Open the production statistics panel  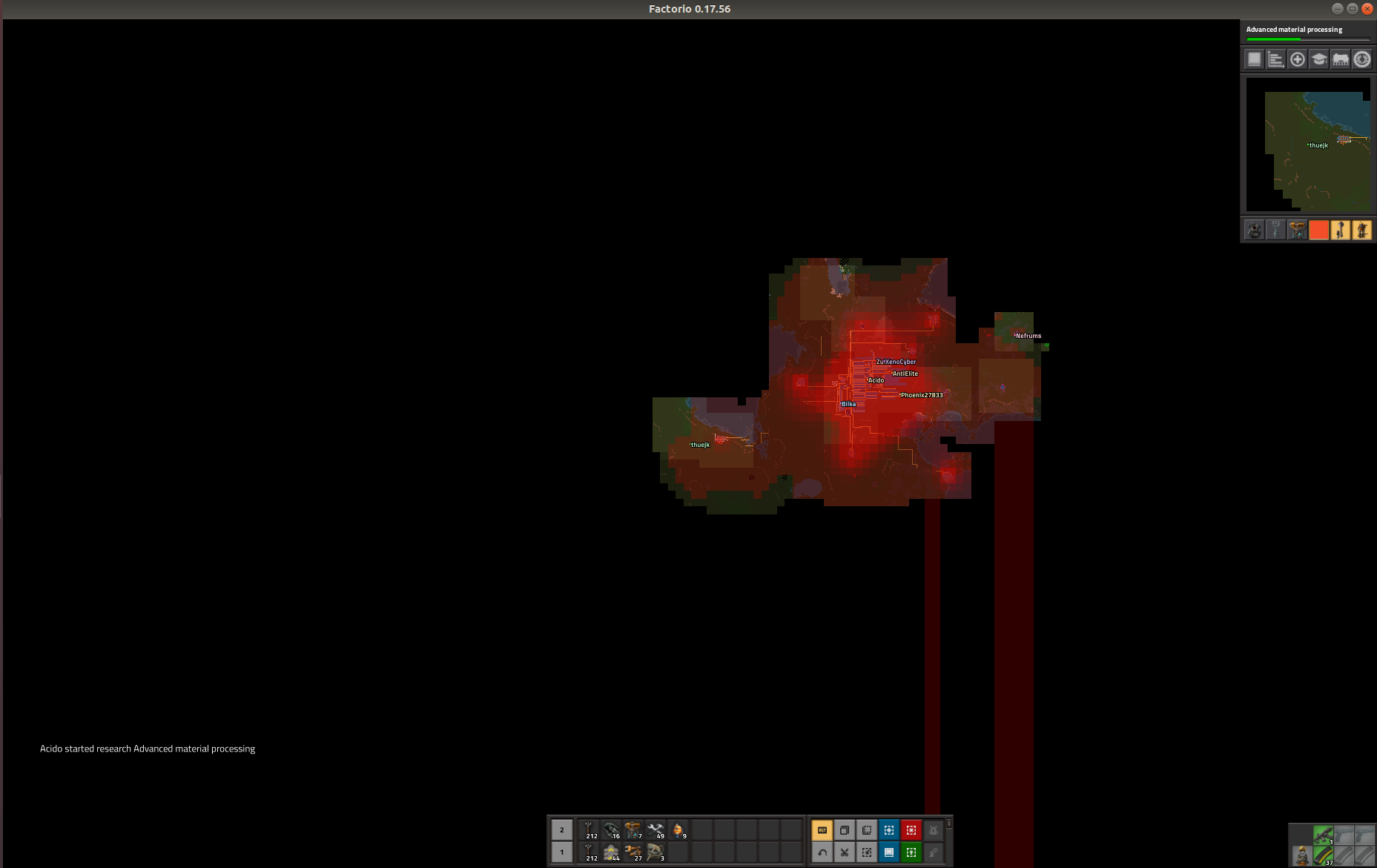click(1276, 59)
